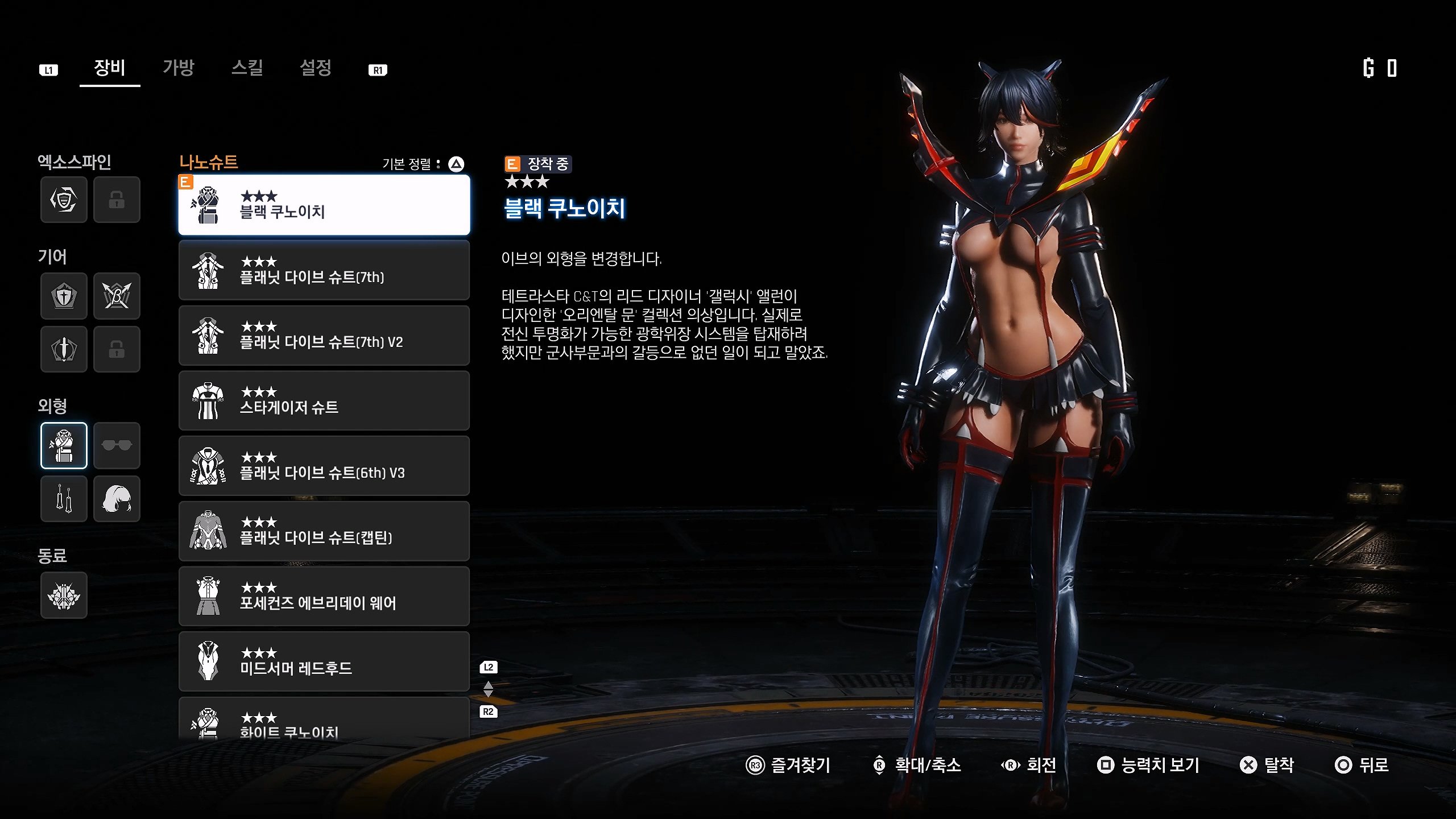
Task: Open the companion drone slot
Action: [64, 595]
